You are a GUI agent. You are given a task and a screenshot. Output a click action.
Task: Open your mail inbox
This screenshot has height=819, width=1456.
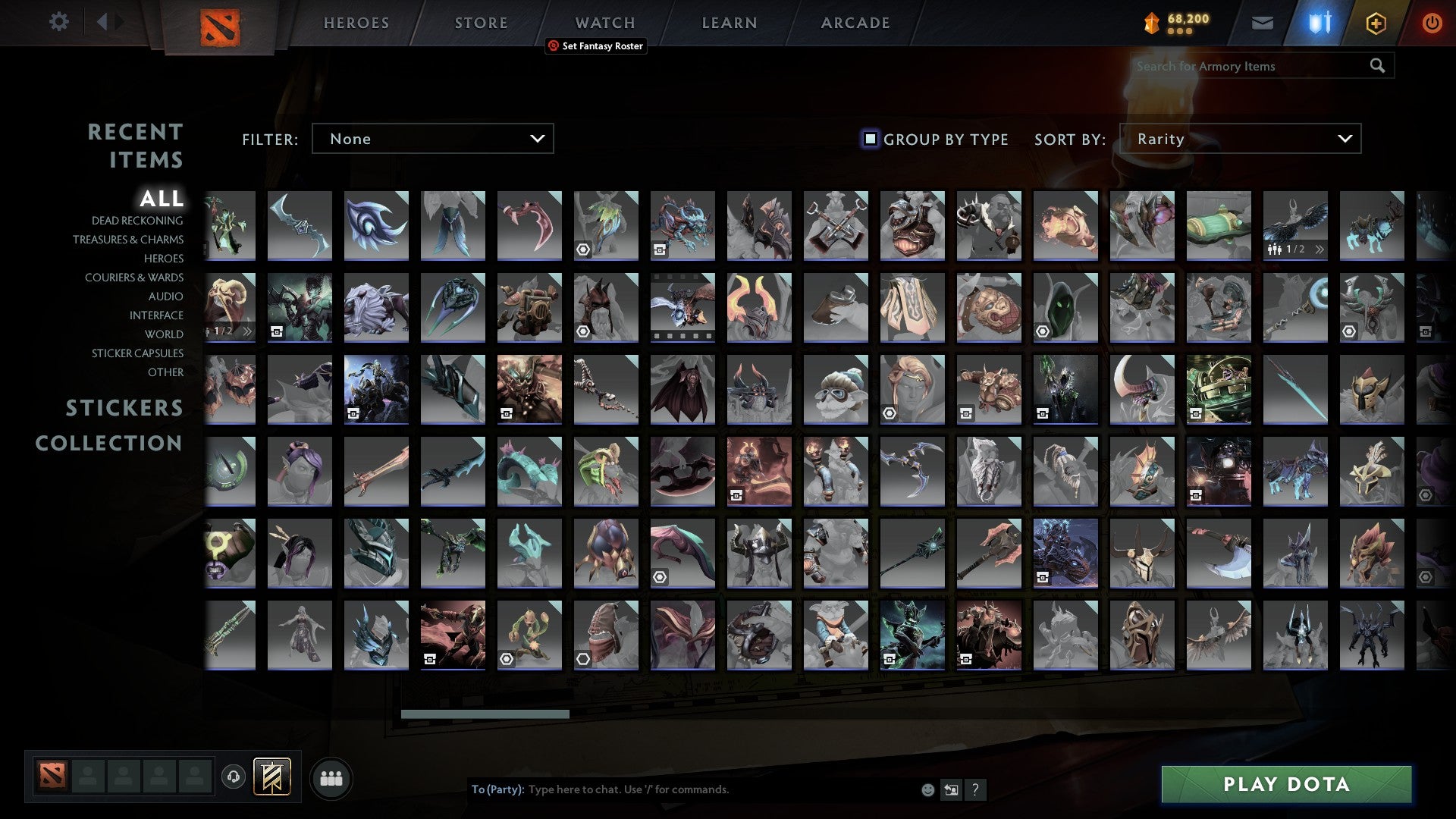coord(1262,22)
